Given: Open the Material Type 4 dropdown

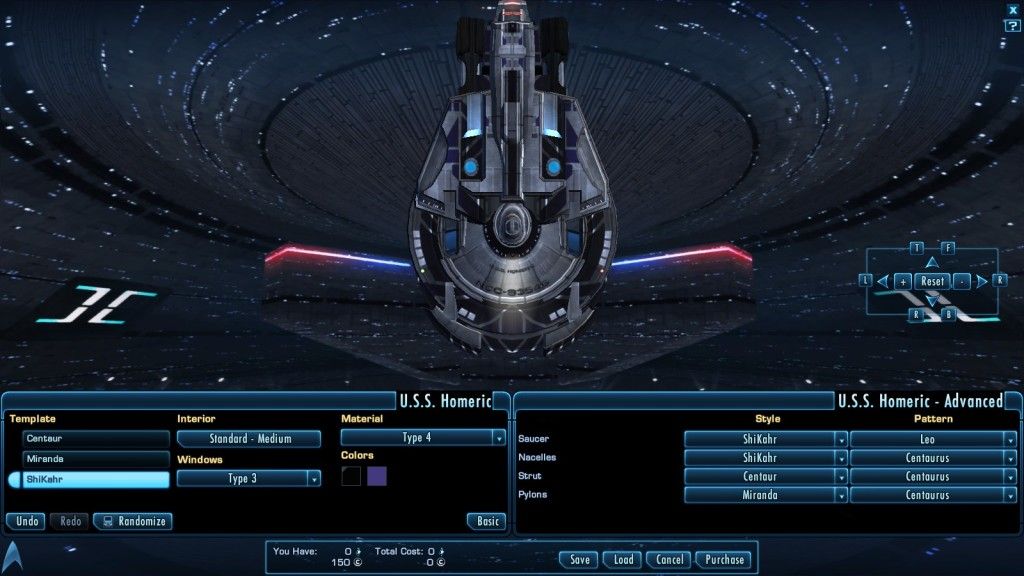Looking at the screenshot, I should click(423, 438).
